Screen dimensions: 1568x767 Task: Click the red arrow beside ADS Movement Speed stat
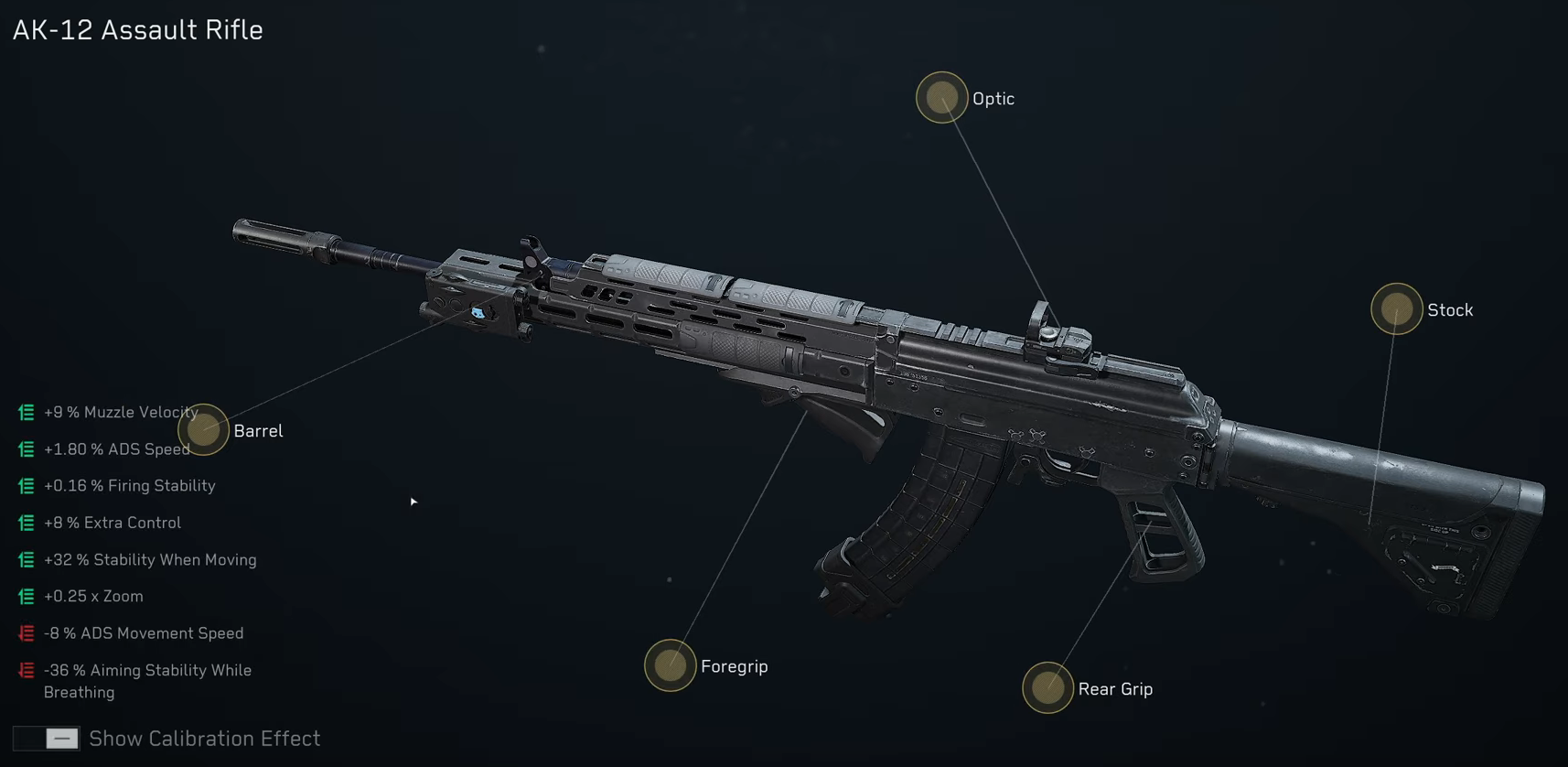(x=25, y=632)
